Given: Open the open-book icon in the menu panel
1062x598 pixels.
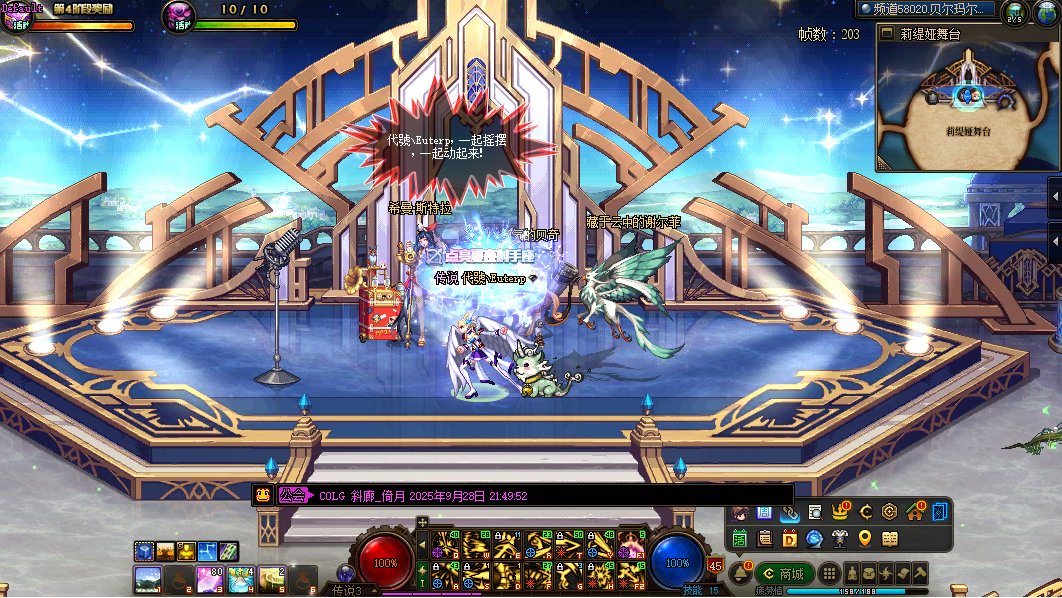Looking at the screenshot, I should pyautogui.click(x=890, y=538).
